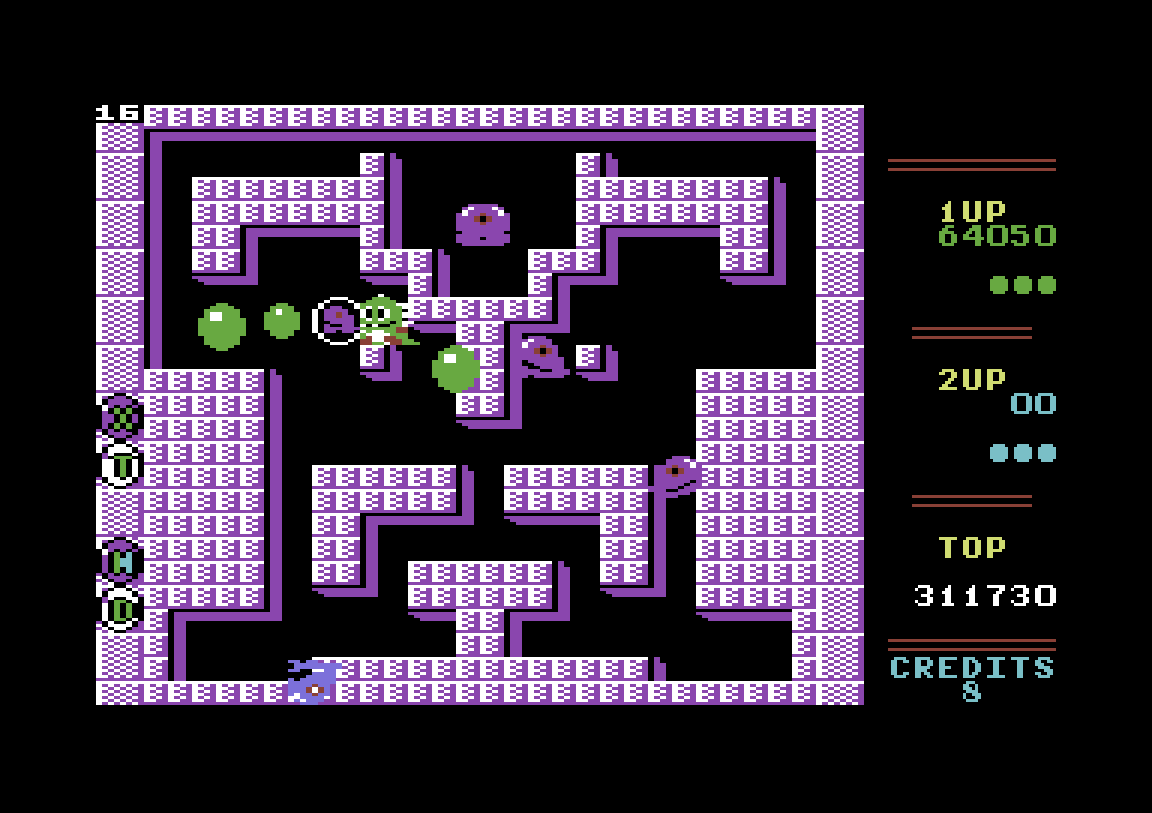Select the collected N letter bubble
Screen dimensions: 1152x813
[x=121, y=561]
